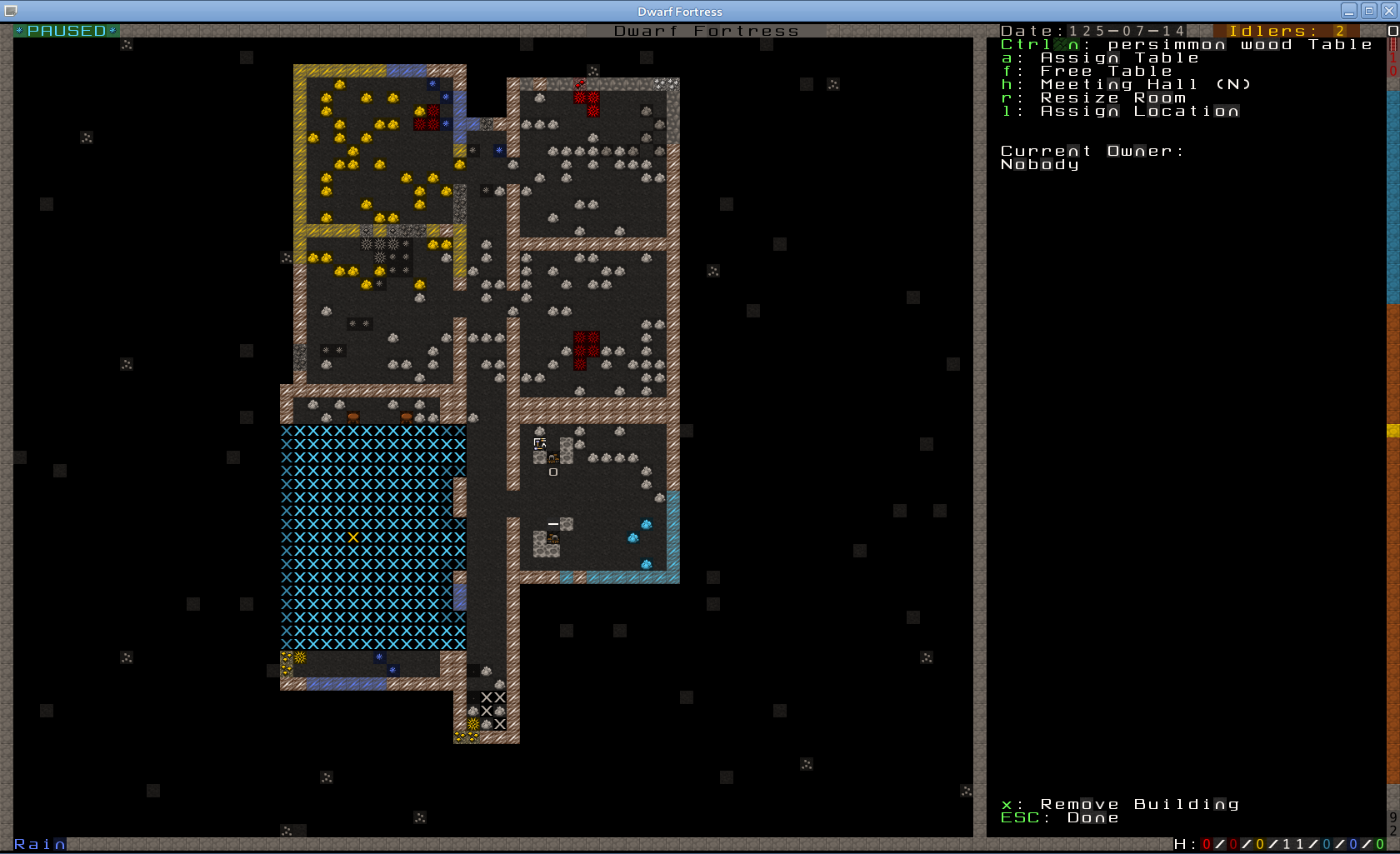Select the Assign Location option
Viewport: 1400px width, 854px height.
coord(1138,112)
